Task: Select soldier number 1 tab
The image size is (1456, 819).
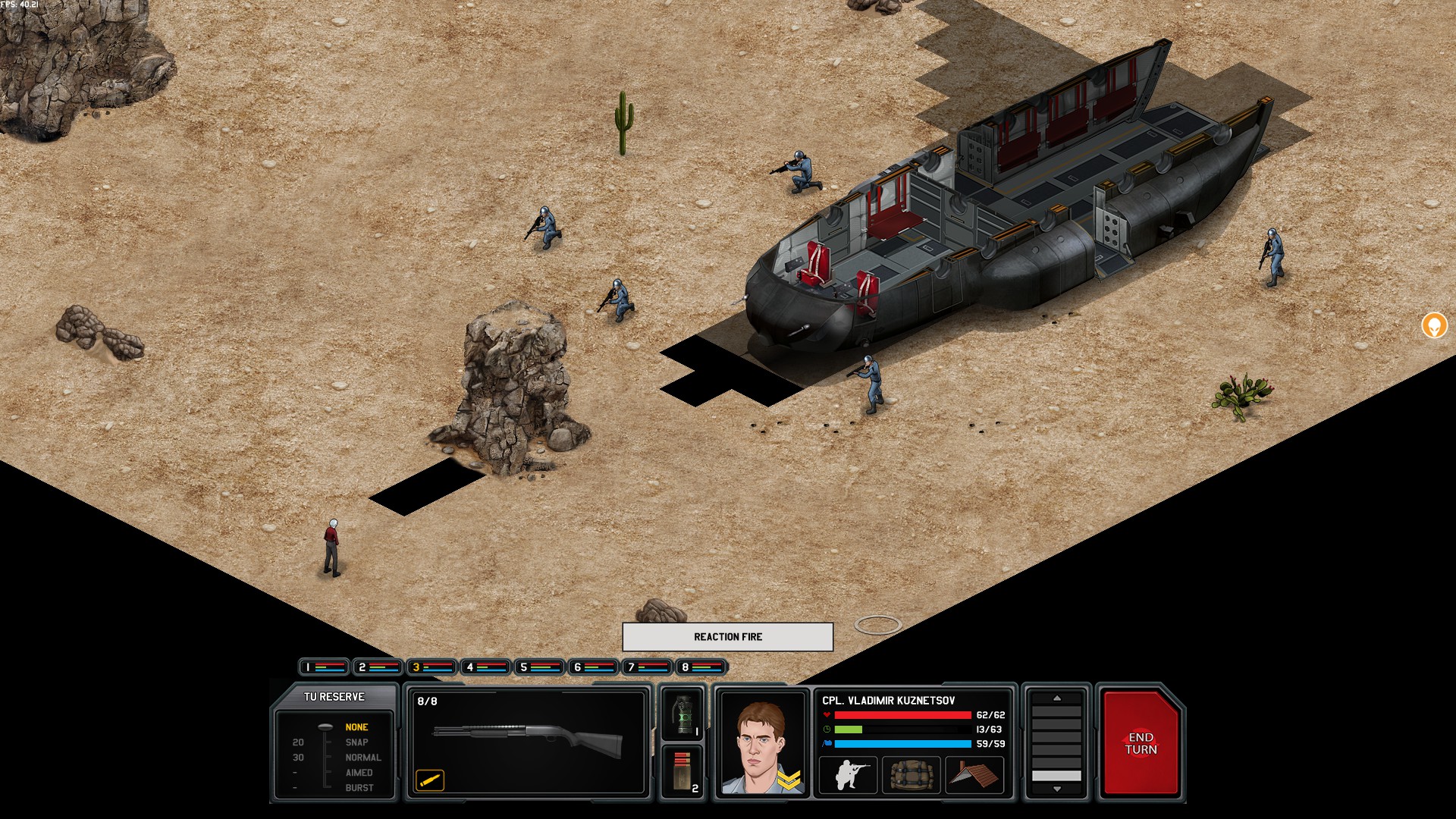Action: point(324,667)
